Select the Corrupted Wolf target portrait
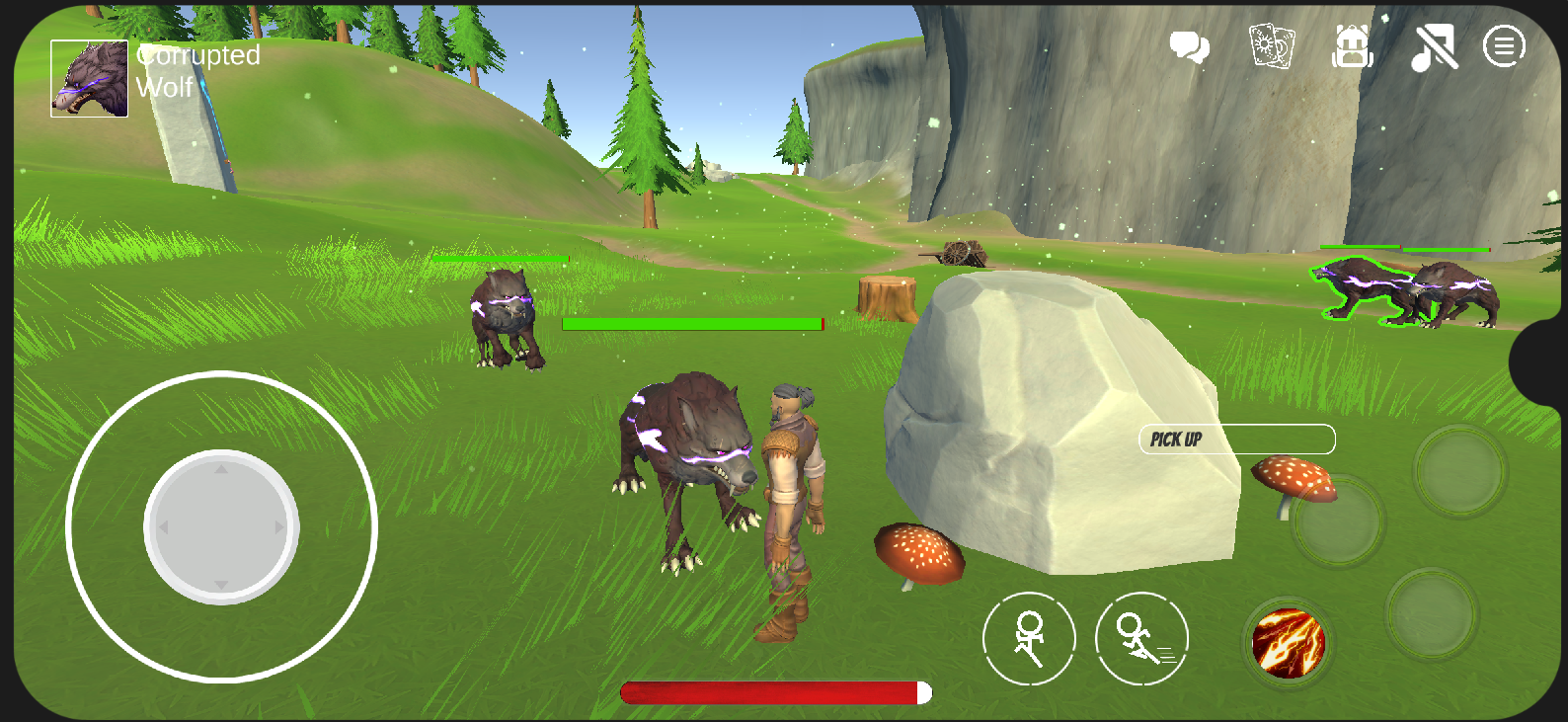The height and width of the screenshot is (722, 1568). tap(90, 79)
